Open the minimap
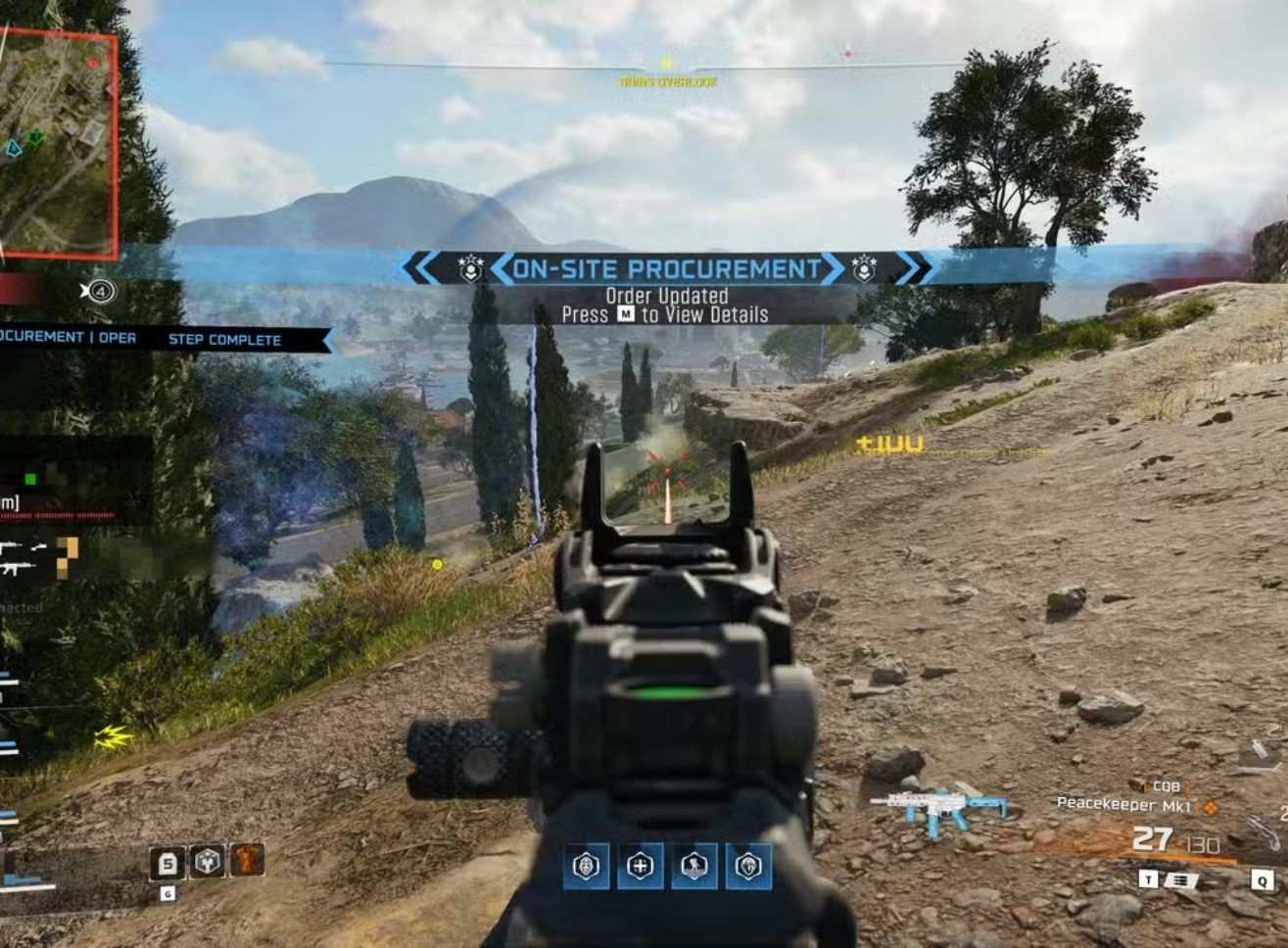 tap(57, 143)
